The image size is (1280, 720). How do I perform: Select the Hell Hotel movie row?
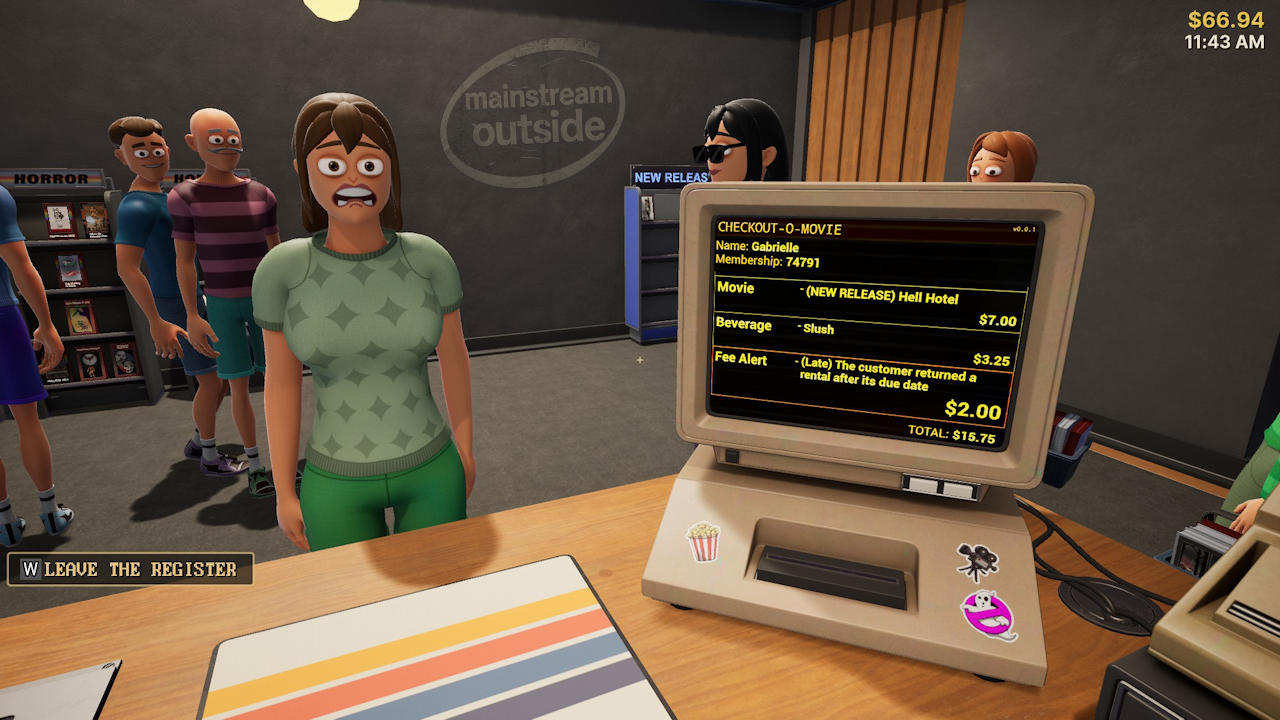pyautogui.click(x=866, y=303)
